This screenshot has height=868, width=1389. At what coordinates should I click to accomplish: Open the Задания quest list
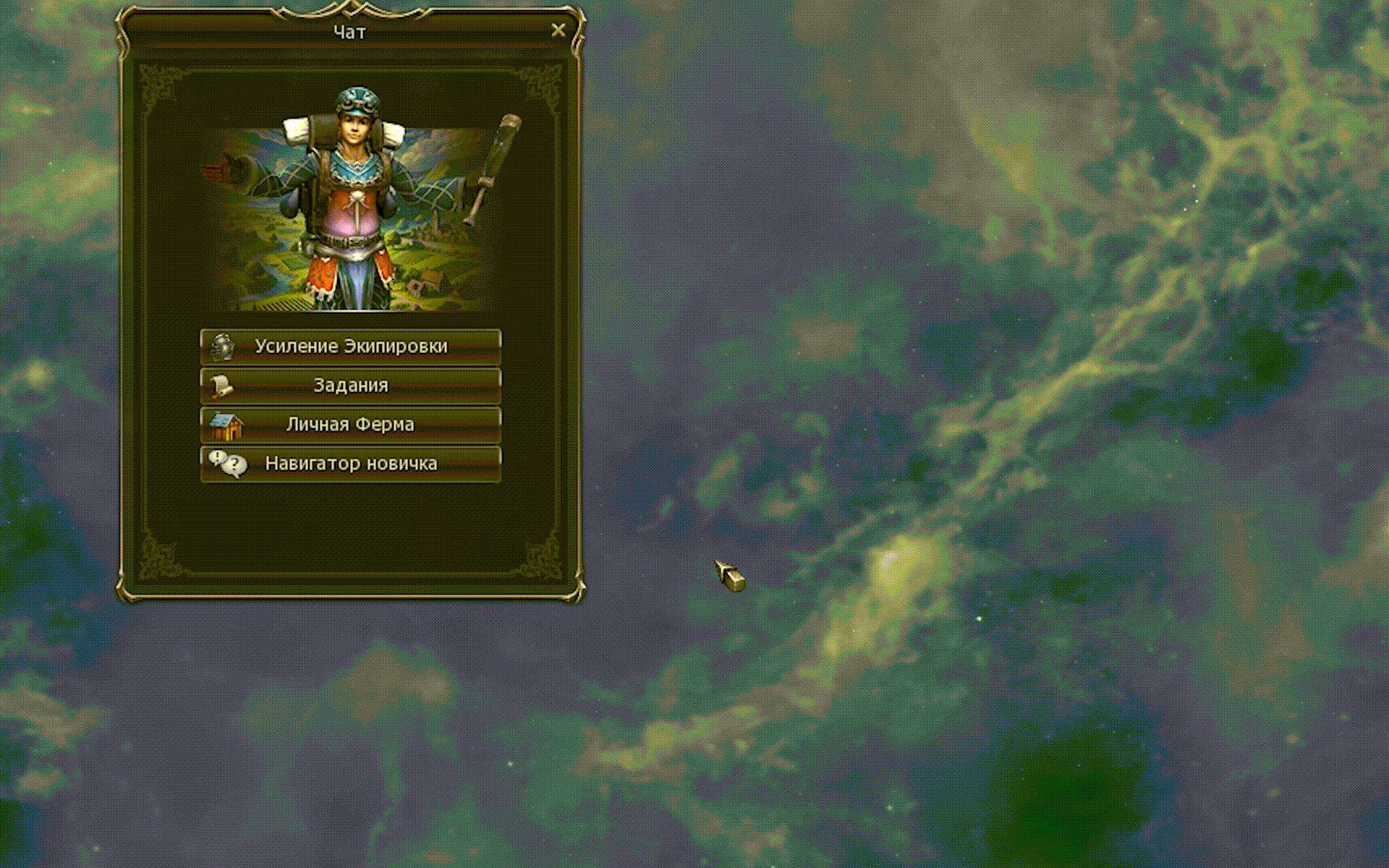click(351, 386)
